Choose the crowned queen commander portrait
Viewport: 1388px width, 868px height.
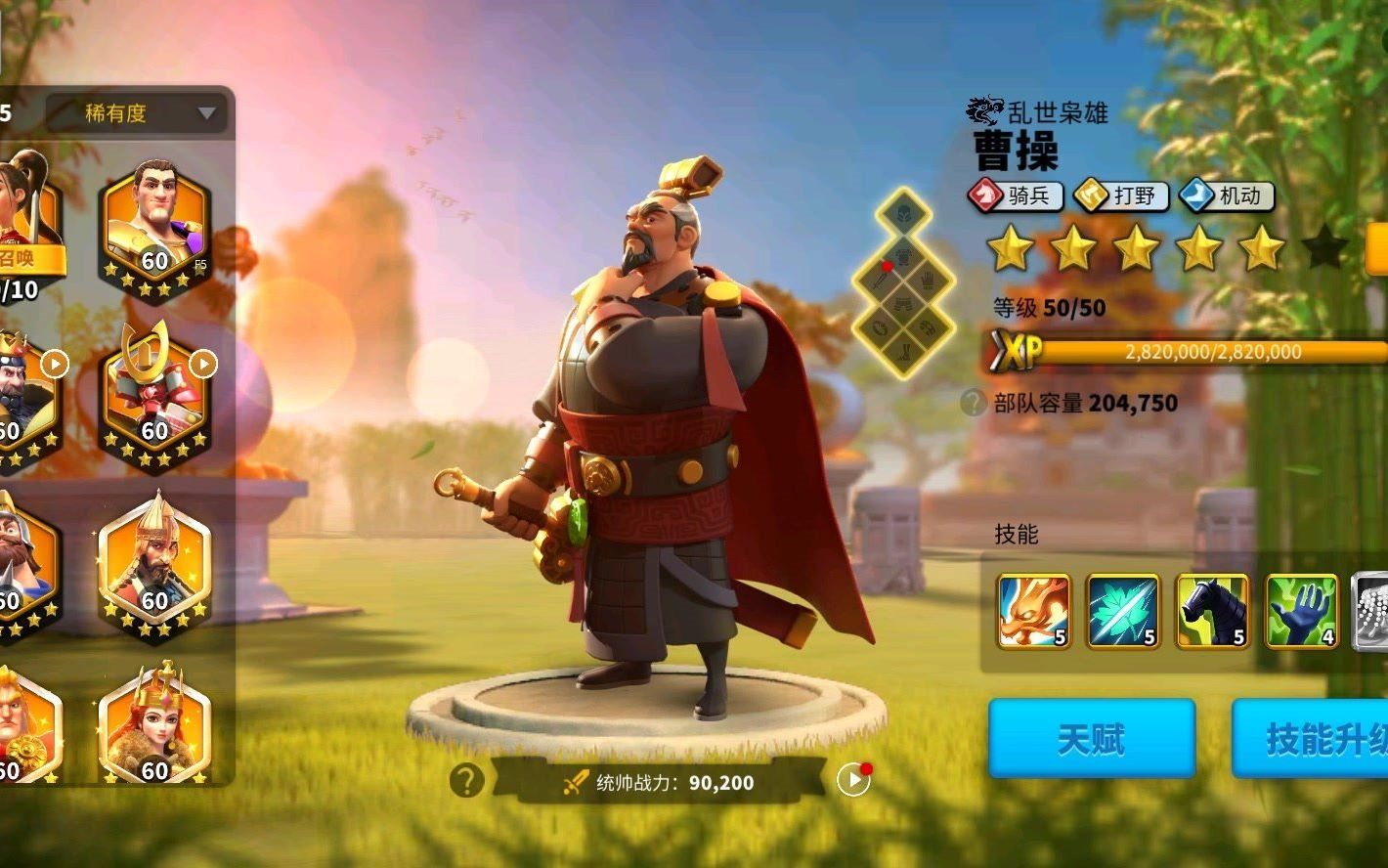click(154, 728)
